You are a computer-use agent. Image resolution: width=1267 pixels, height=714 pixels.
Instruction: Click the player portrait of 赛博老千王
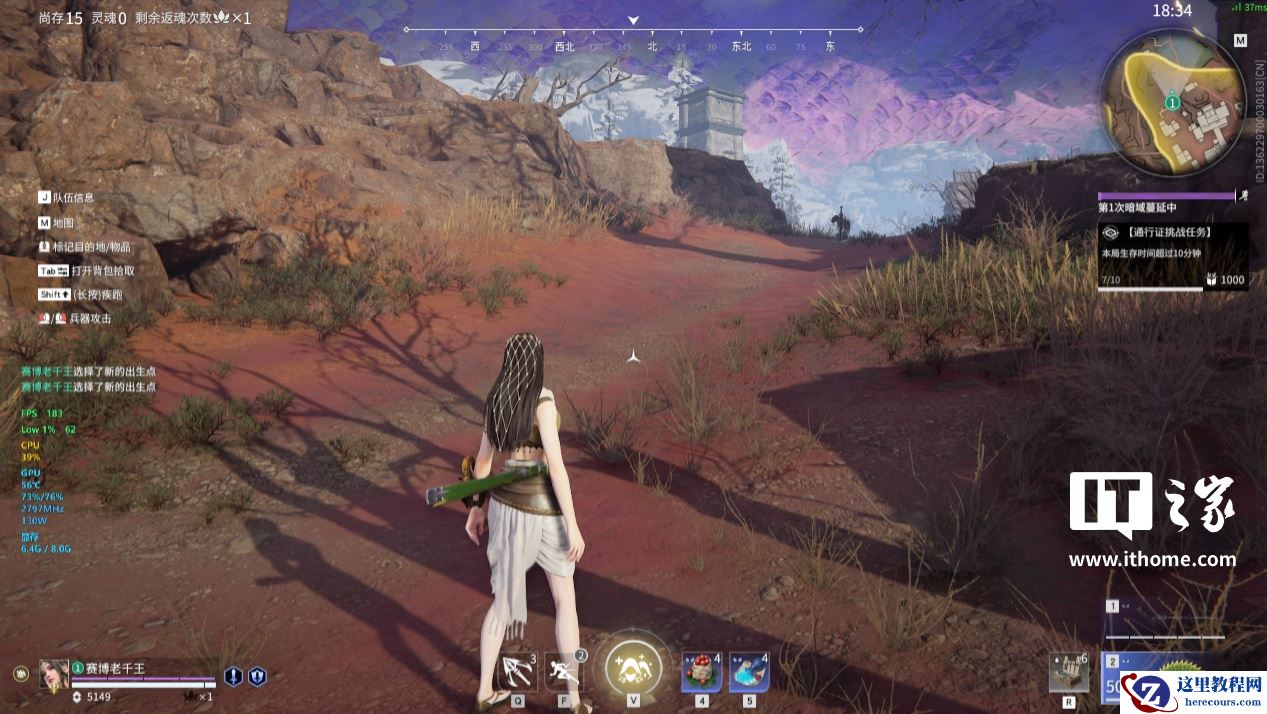coord(54,674)
